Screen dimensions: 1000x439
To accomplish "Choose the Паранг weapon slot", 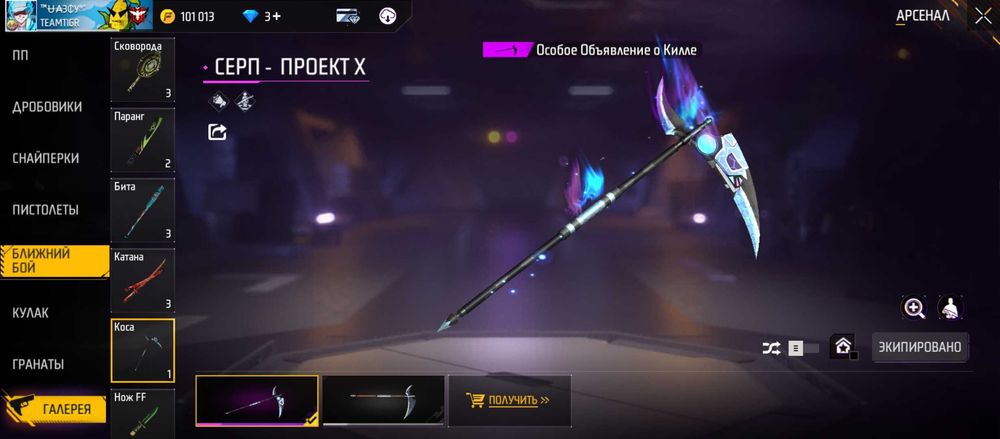I will (x=142, y=140).
